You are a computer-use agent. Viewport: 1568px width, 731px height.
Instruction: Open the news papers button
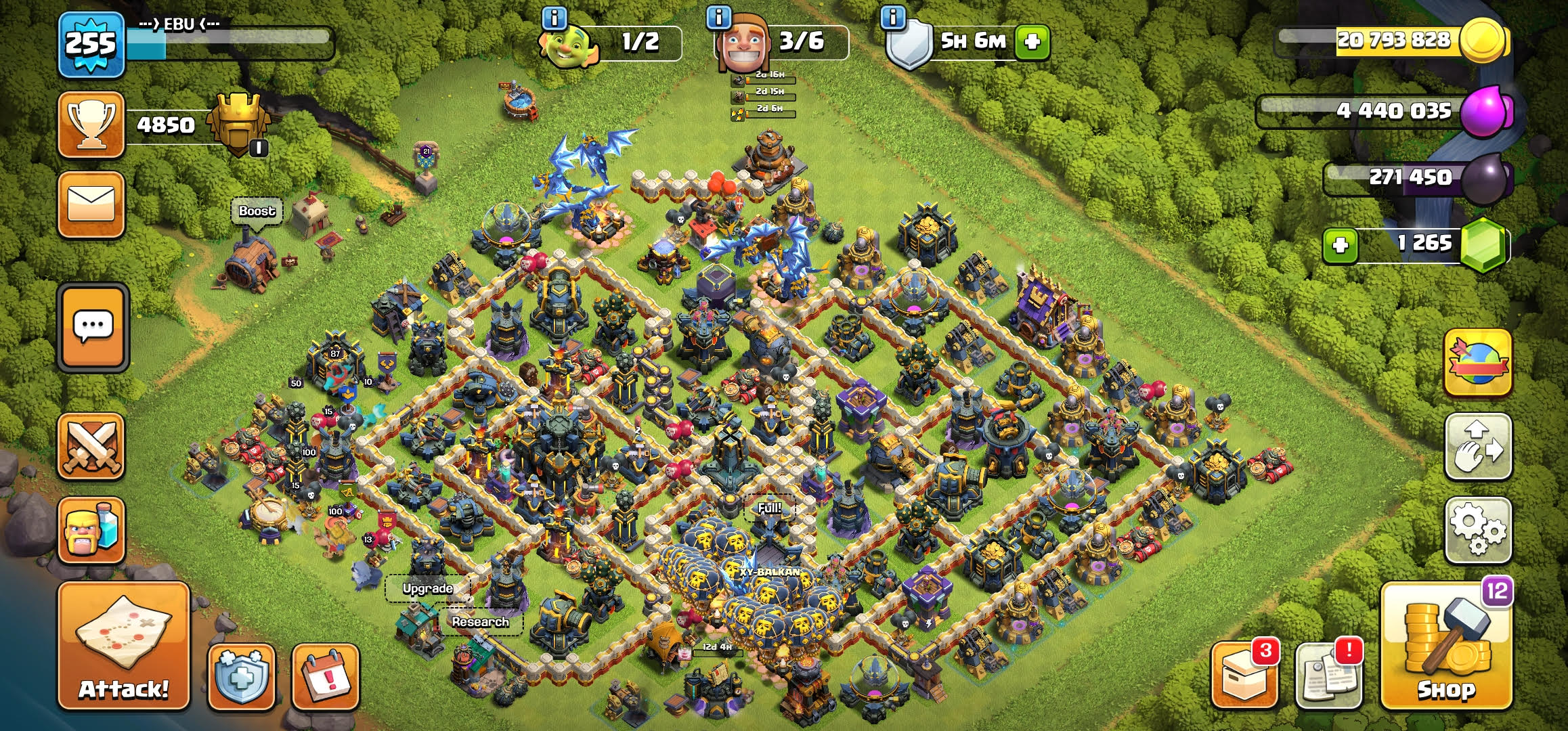point(1328,678)
